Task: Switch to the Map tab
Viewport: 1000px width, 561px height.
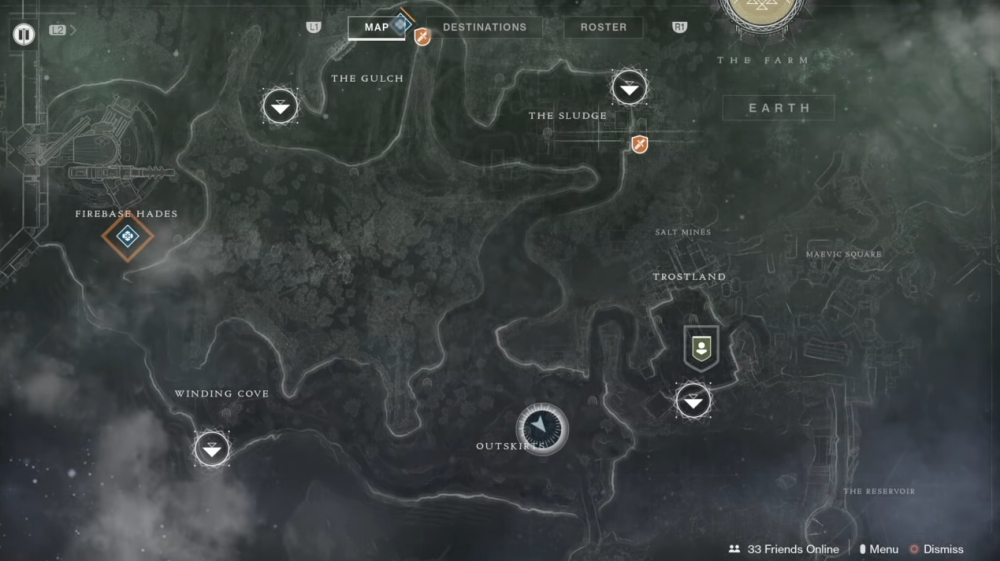Action: point(376,27)
